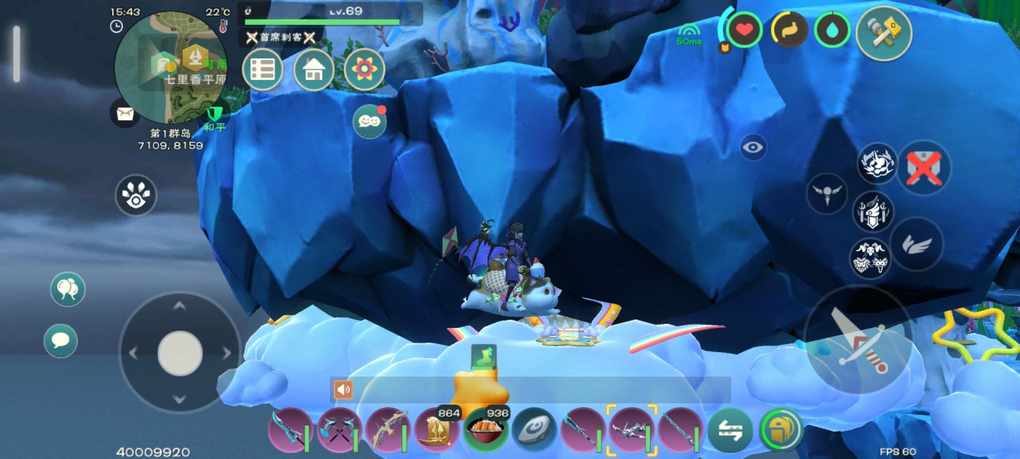Toggle the small eye visibility icon
The height and width of the screenshot is (459, 1020).
[x=754, y=148]
